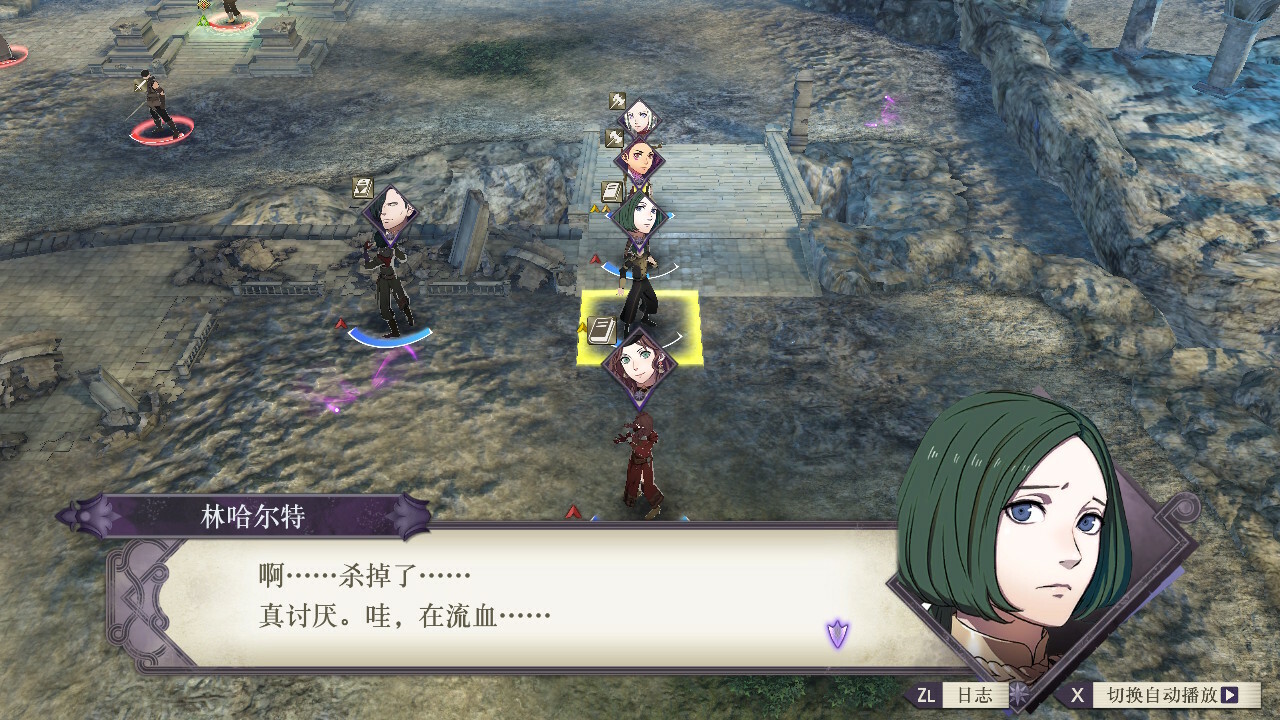This screenshot has width=1280, height=720.
Task: Advance dialogue with the purple arrow indicator
Action: click(837, 632)
